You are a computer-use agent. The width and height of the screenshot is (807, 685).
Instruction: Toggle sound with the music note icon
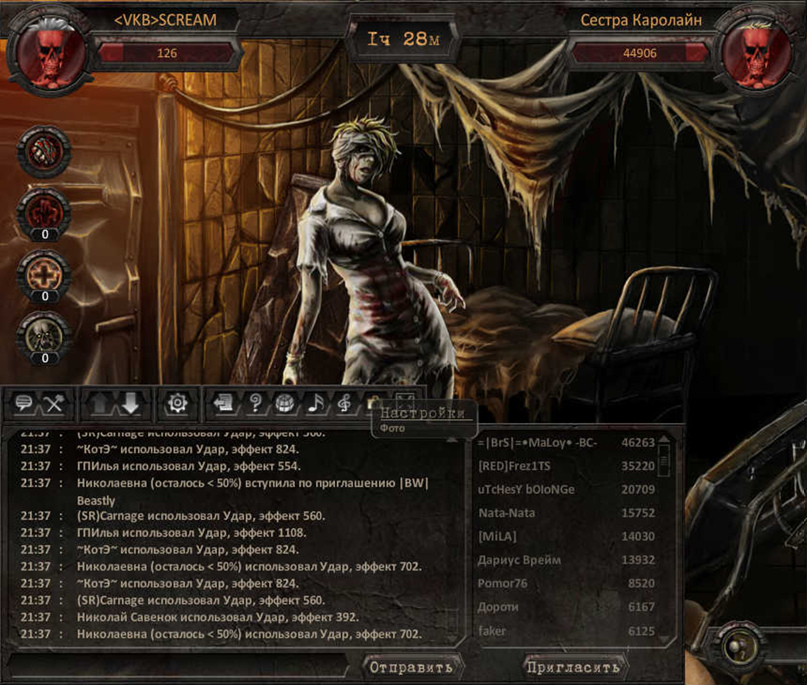click(x=315, y=403)
